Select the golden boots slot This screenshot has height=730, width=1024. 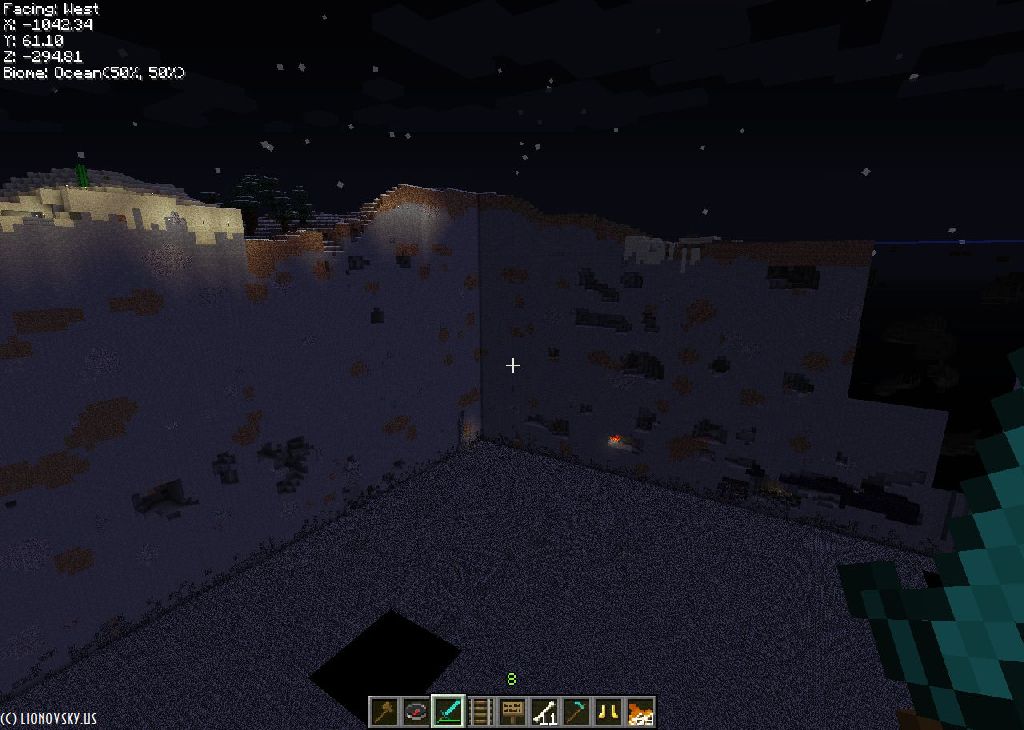(x=608, y=712)
